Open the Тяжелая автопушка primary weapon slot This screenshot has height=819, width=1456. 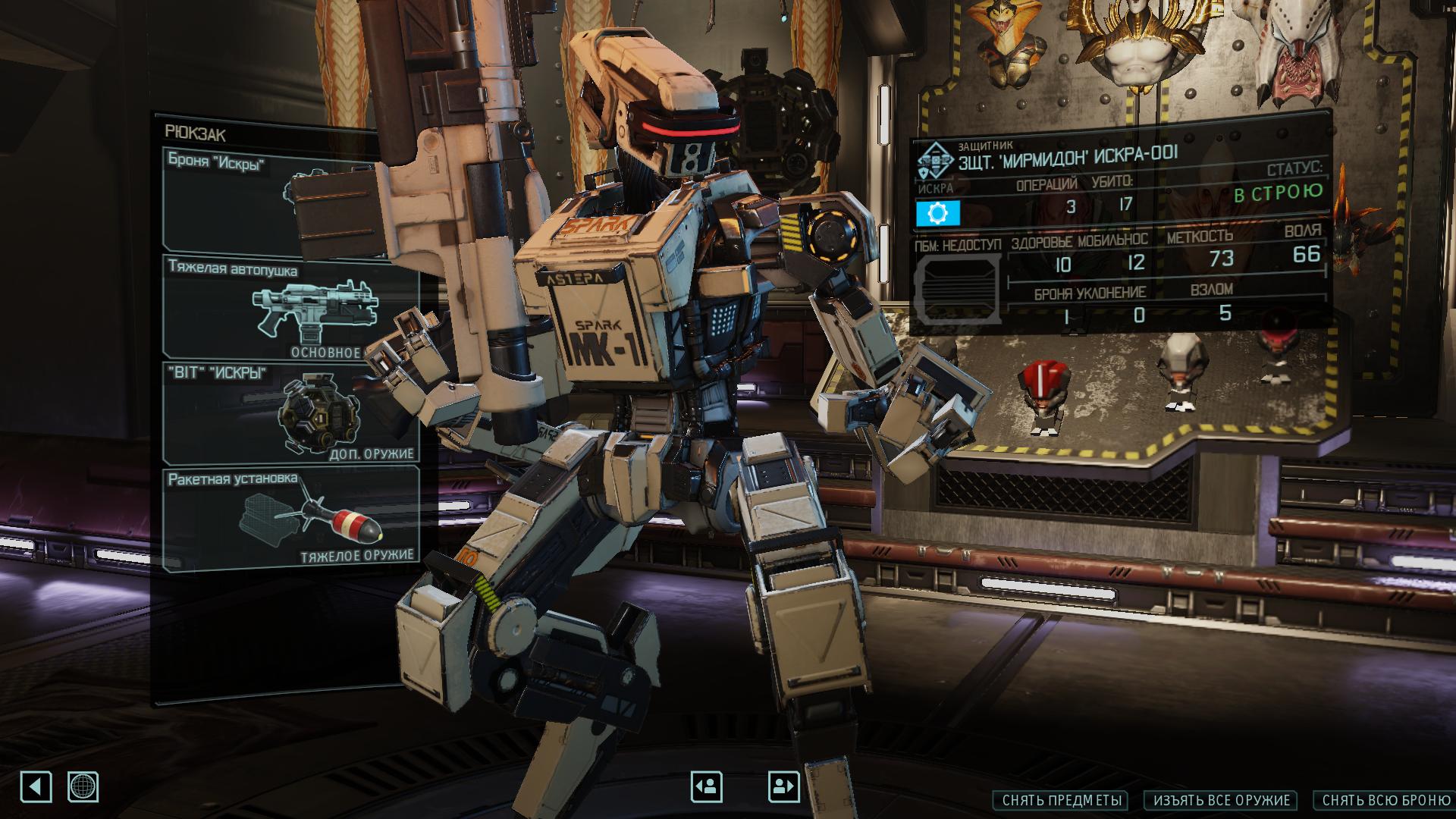pyautogui.click(x=292, y=308)
